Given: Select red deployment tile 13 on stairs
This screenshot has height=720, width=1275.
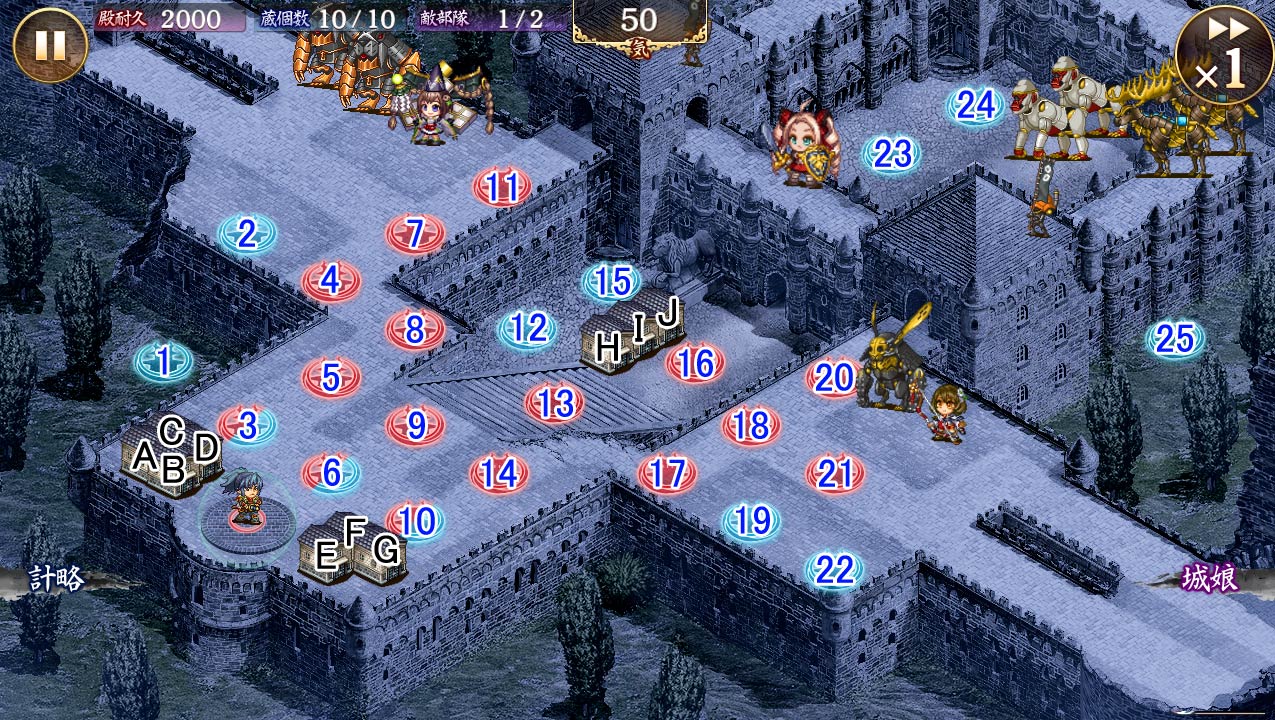Looking at the screenshot, I should pos(555,403).
